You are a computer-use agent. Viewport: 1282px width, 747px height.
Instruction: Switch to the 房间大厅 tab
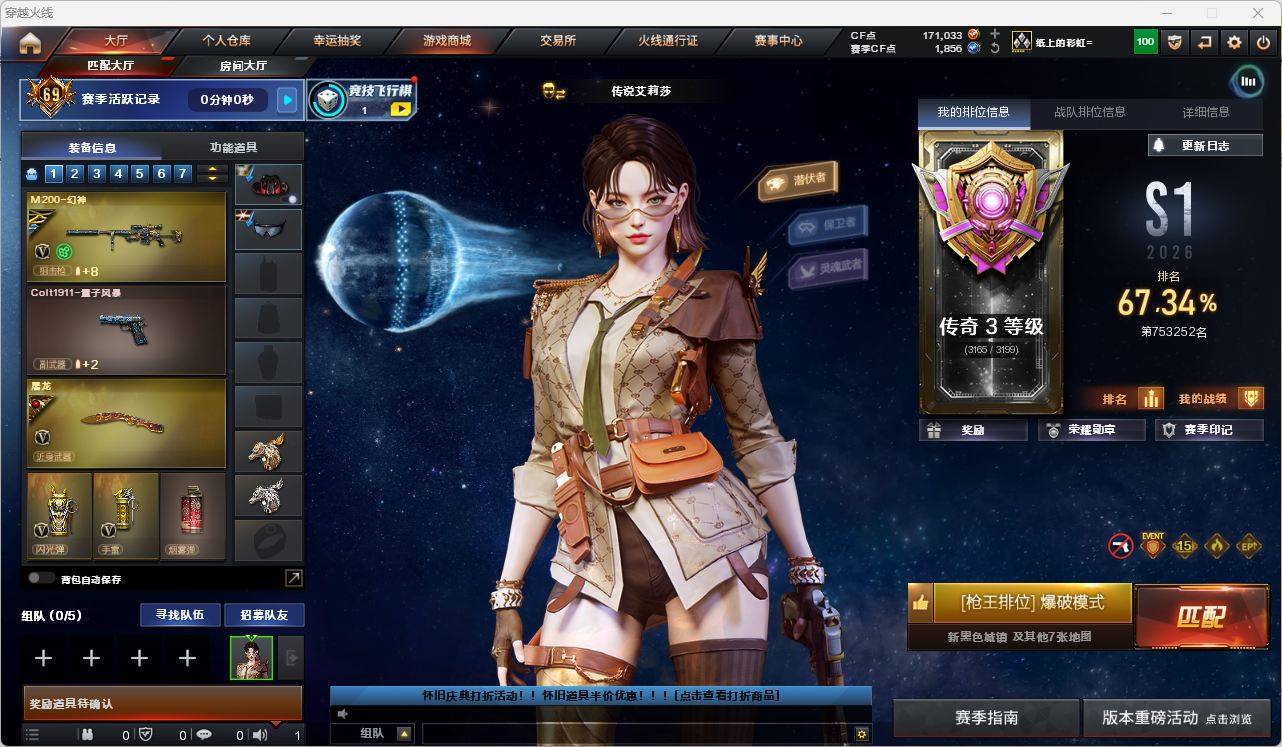[243, 66]
